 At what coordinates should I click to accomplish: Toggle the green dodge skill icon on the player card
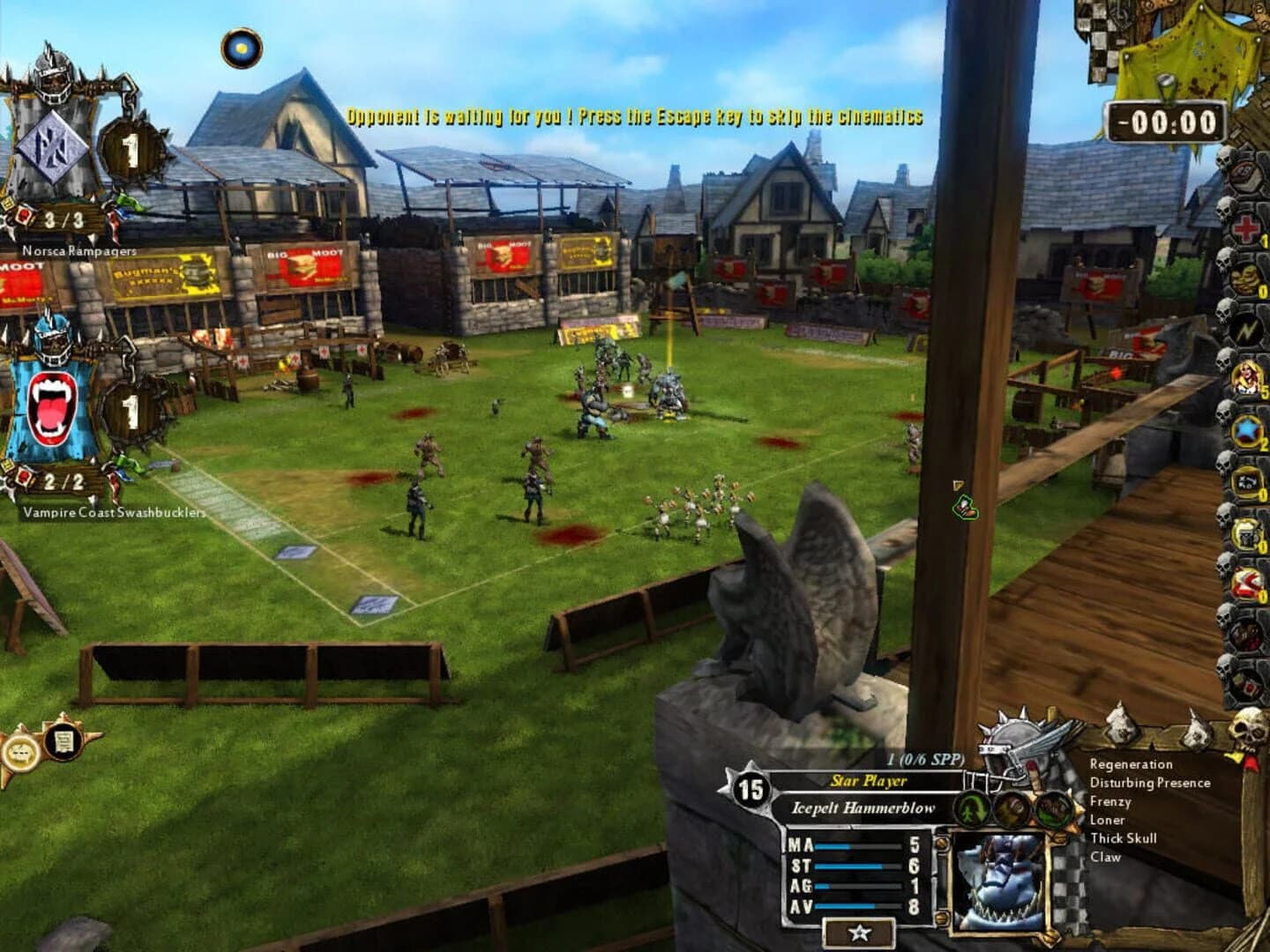(x=970, y=811)
